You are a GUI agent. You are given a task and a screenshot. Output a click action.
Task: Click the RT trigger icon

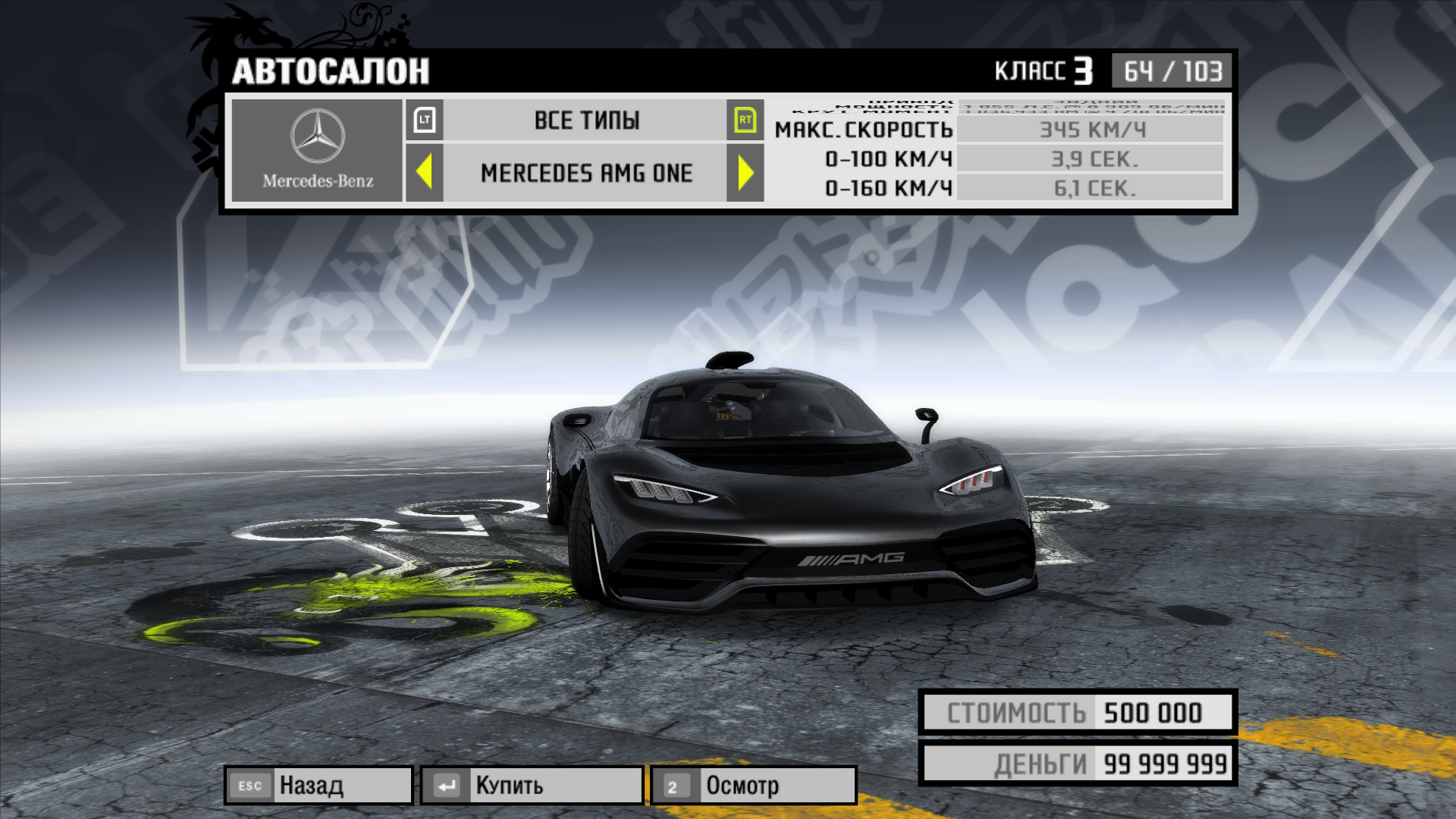745,120
